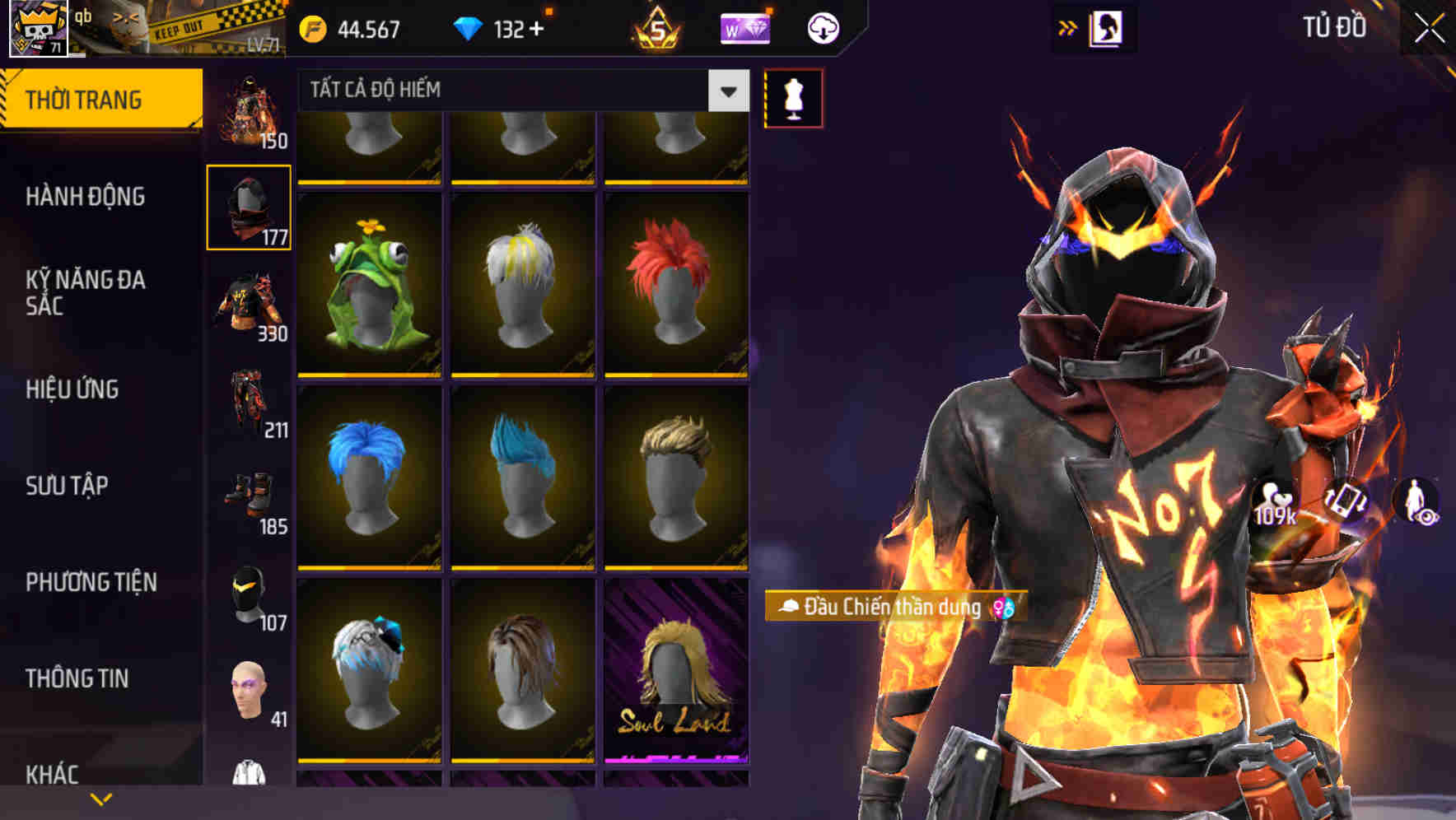This screenshot has width=1456, height=820.
Task: Collapse the panel using the double chevron arrows
Action: tap(1068, 27)
